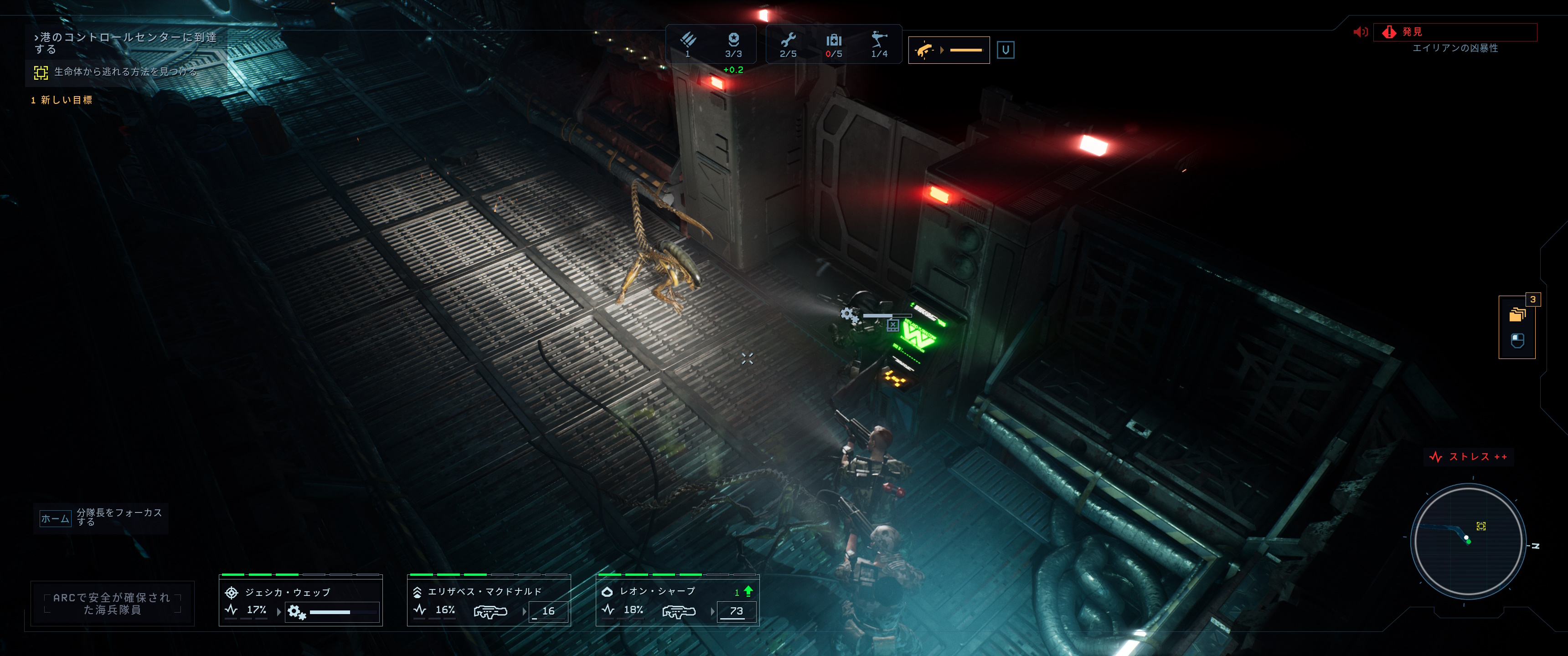The height and width of the screenshot is (656, 1568).
Task: Select Leon Sharpe's green level-up arrow
Action: [x=748, y=591]
